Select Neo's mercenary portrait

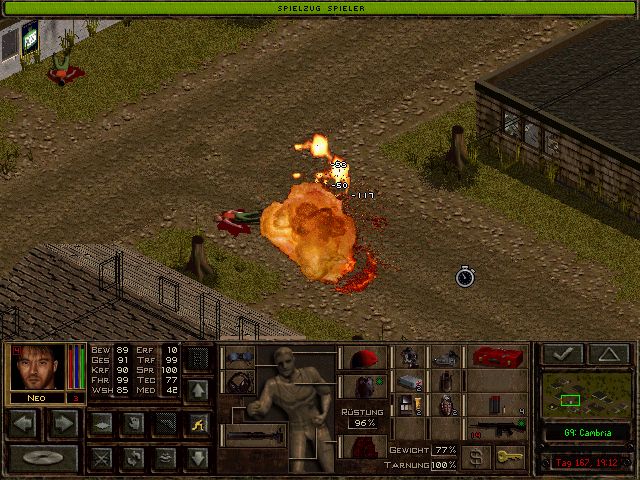coord(39,368)
